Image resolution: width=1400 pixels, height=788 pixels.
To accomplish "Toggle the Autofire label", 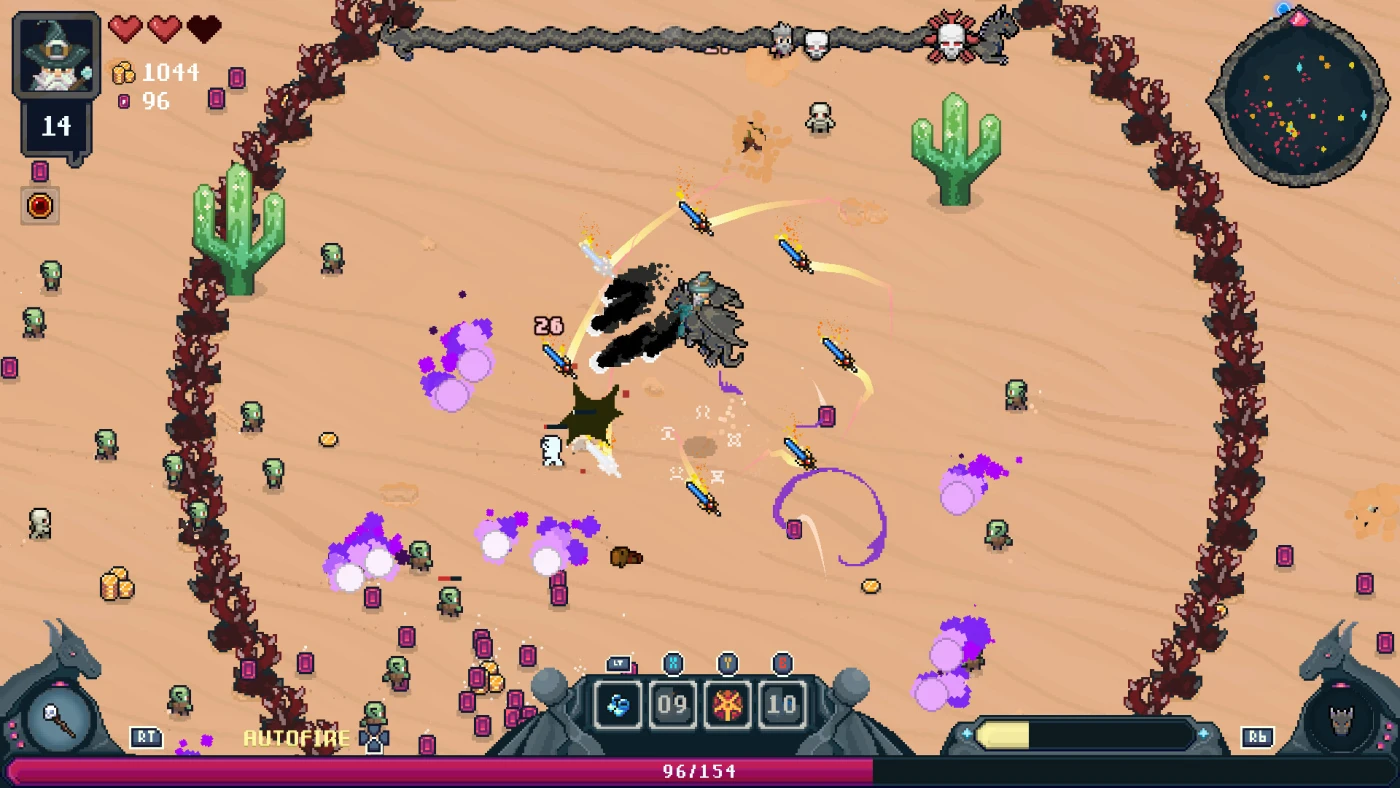I will (x=296, y=738).
